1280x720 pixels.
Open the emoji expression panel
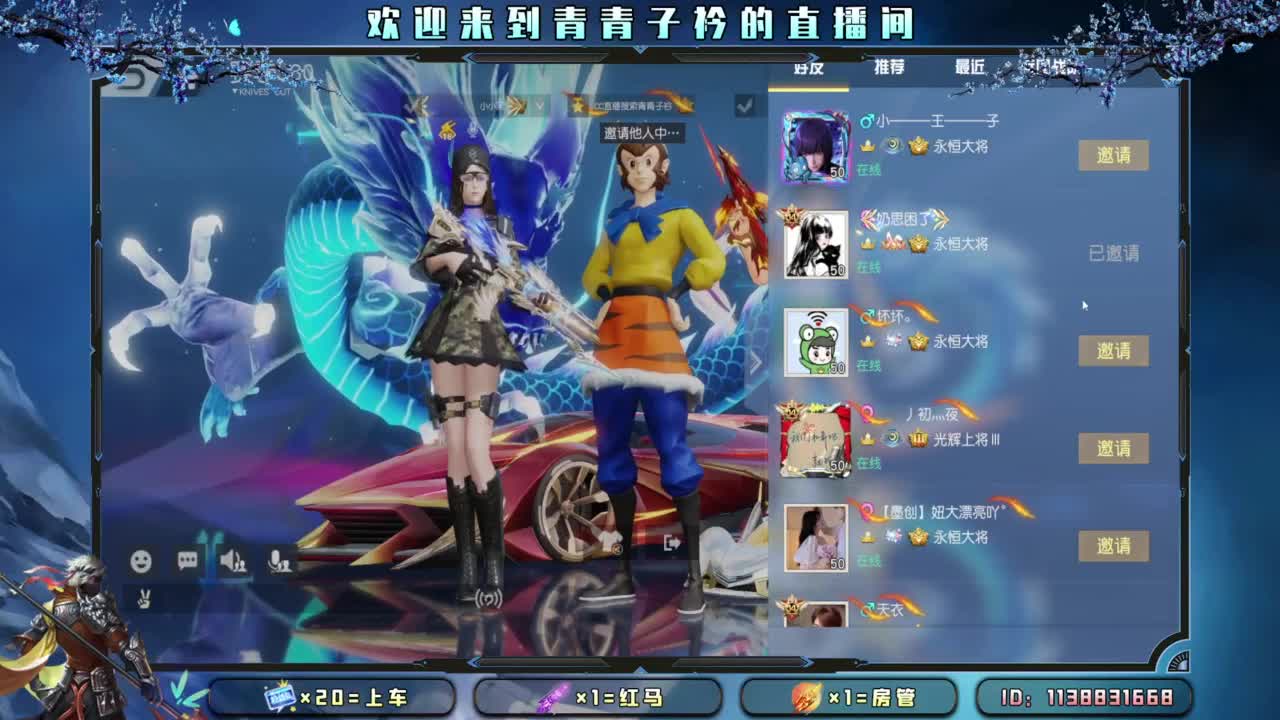(x=140, y=562)
